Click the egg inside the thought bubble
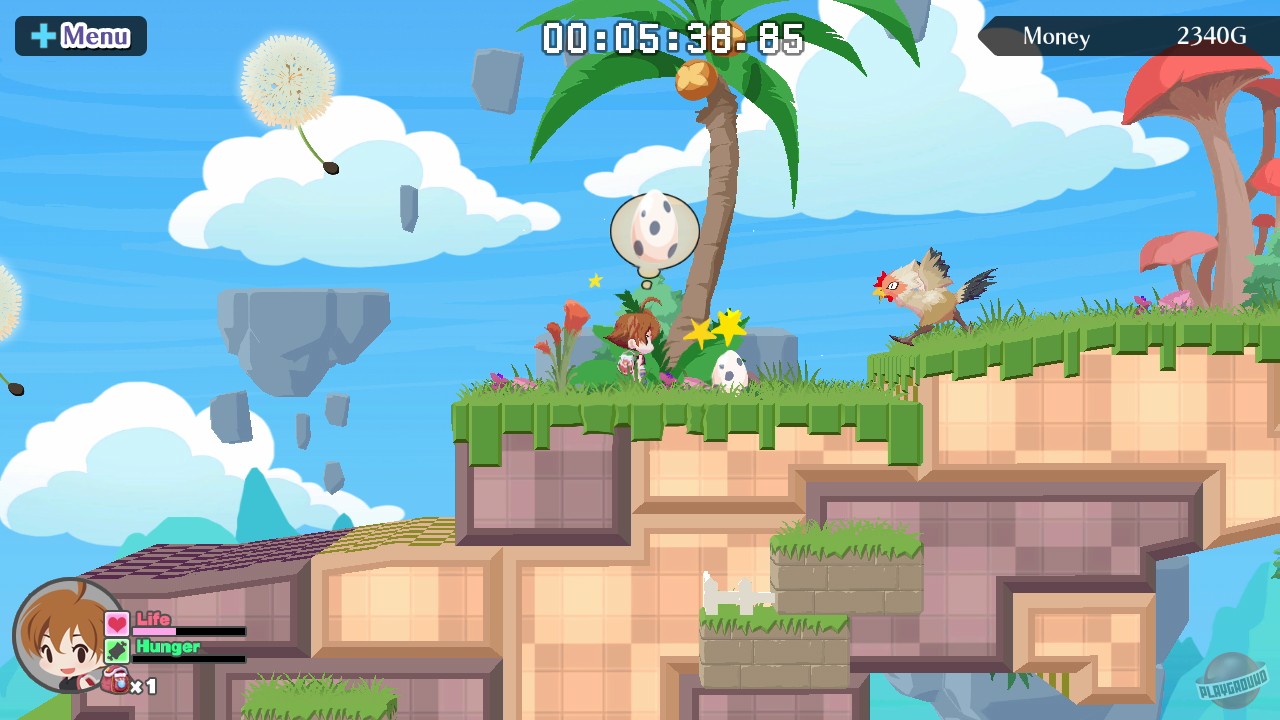The width and height of the screenshot is (1280, 720). click(x=655, y=228)
